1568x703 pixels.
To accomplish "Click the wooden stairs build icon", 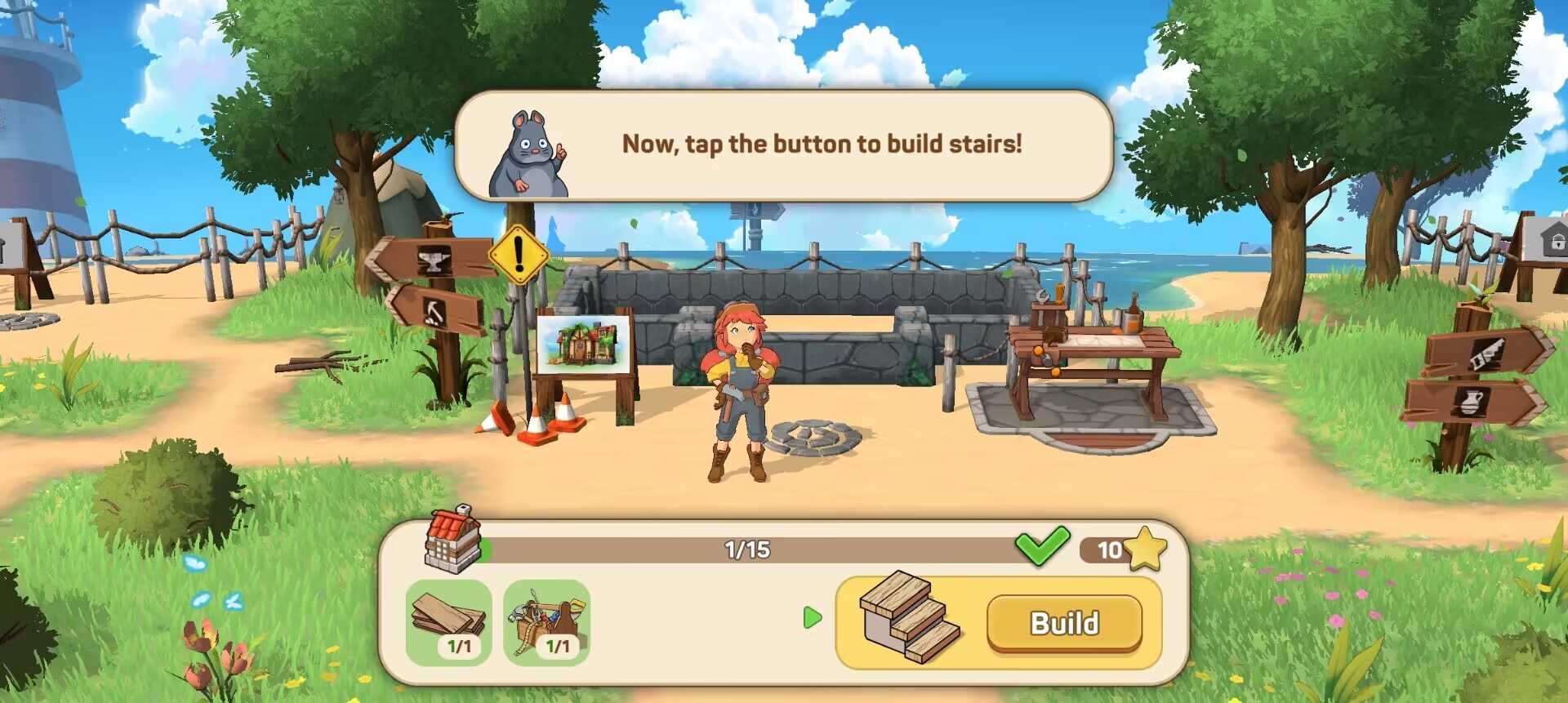I will coord(910,617).
